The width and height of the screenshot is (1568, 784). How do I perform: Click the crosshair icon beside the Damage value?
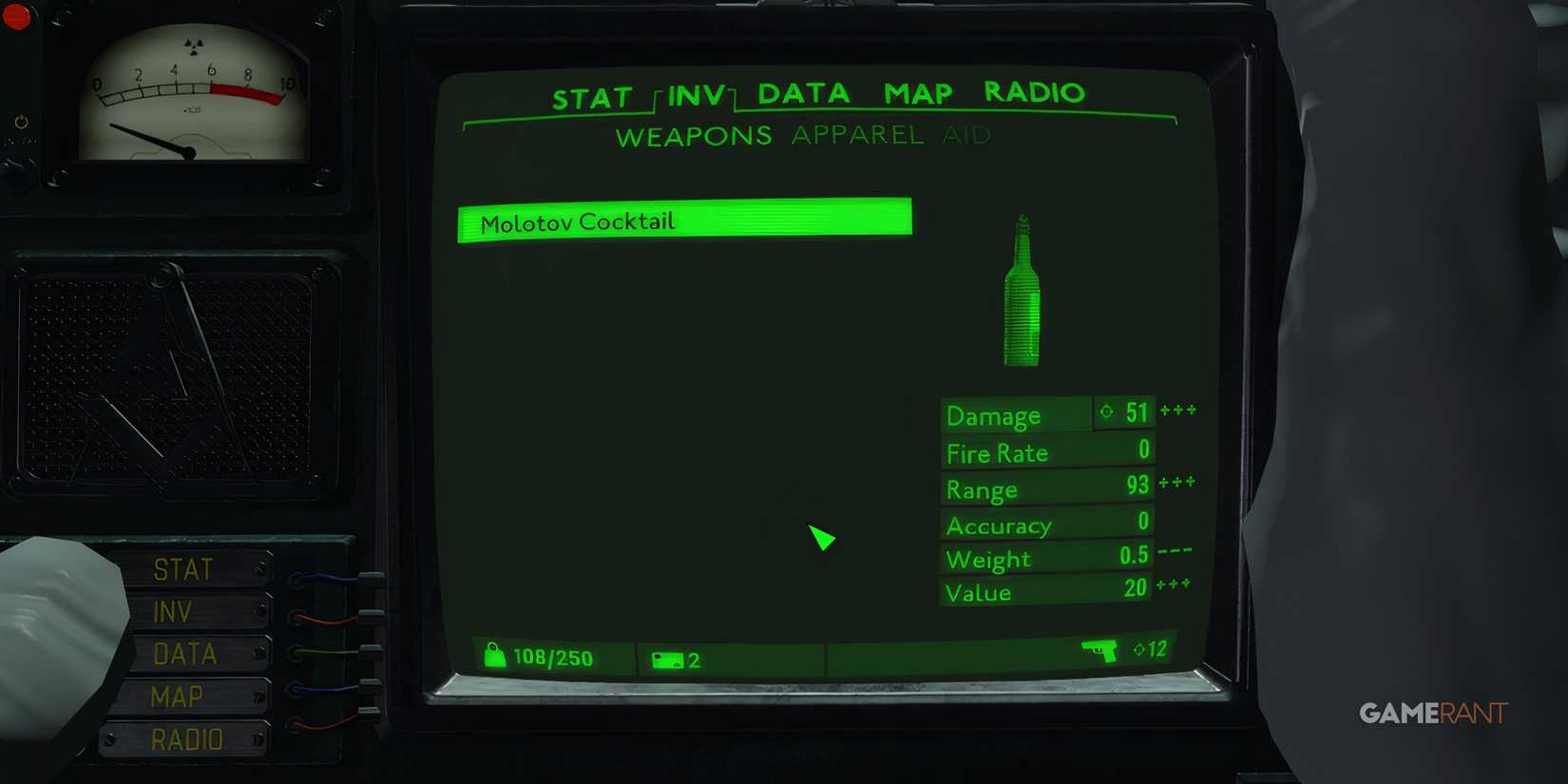pos(1106,411)
